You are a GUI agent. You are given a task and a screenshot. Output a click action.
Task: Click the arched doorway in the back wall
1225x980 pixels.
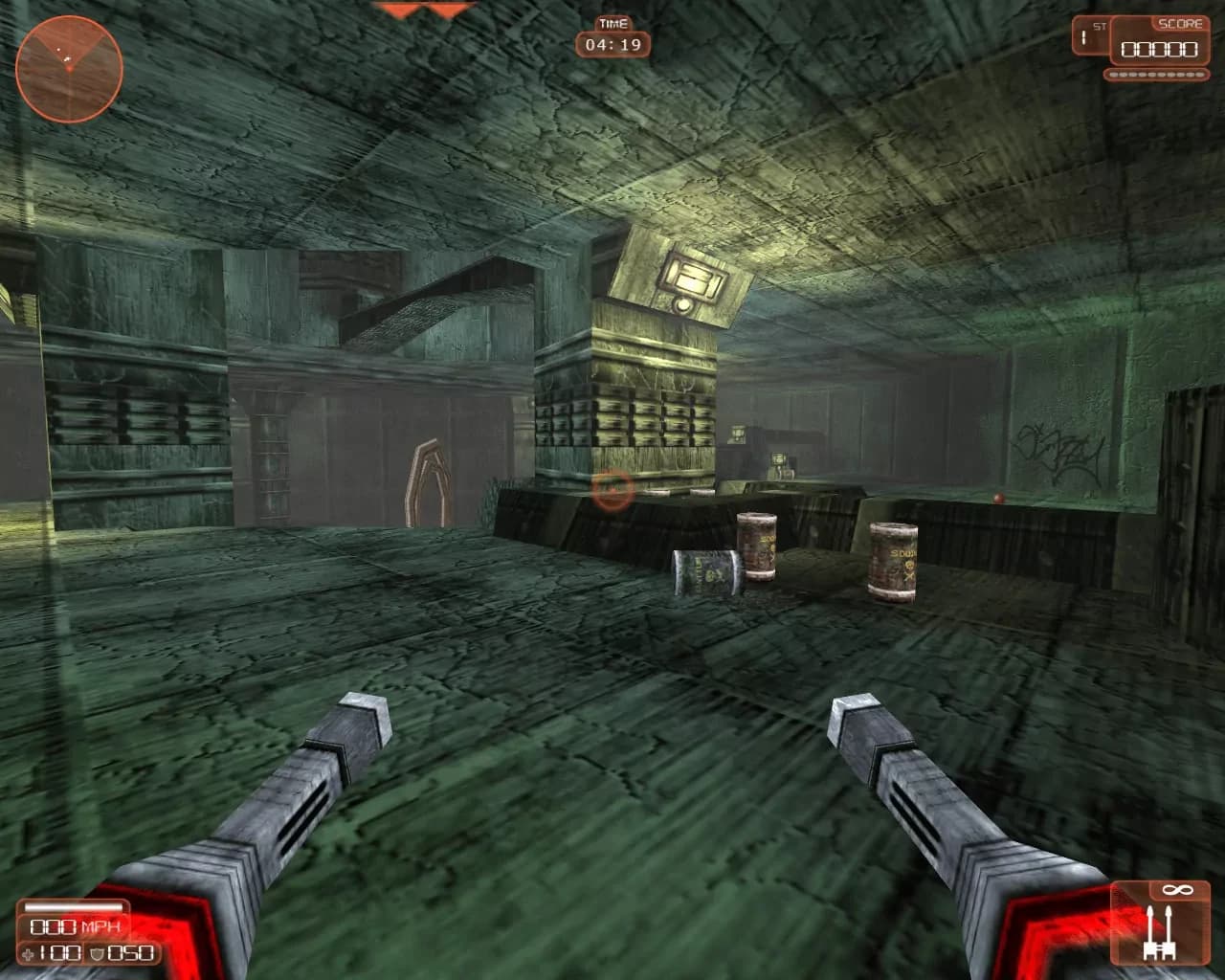click(x=428, y=479)
